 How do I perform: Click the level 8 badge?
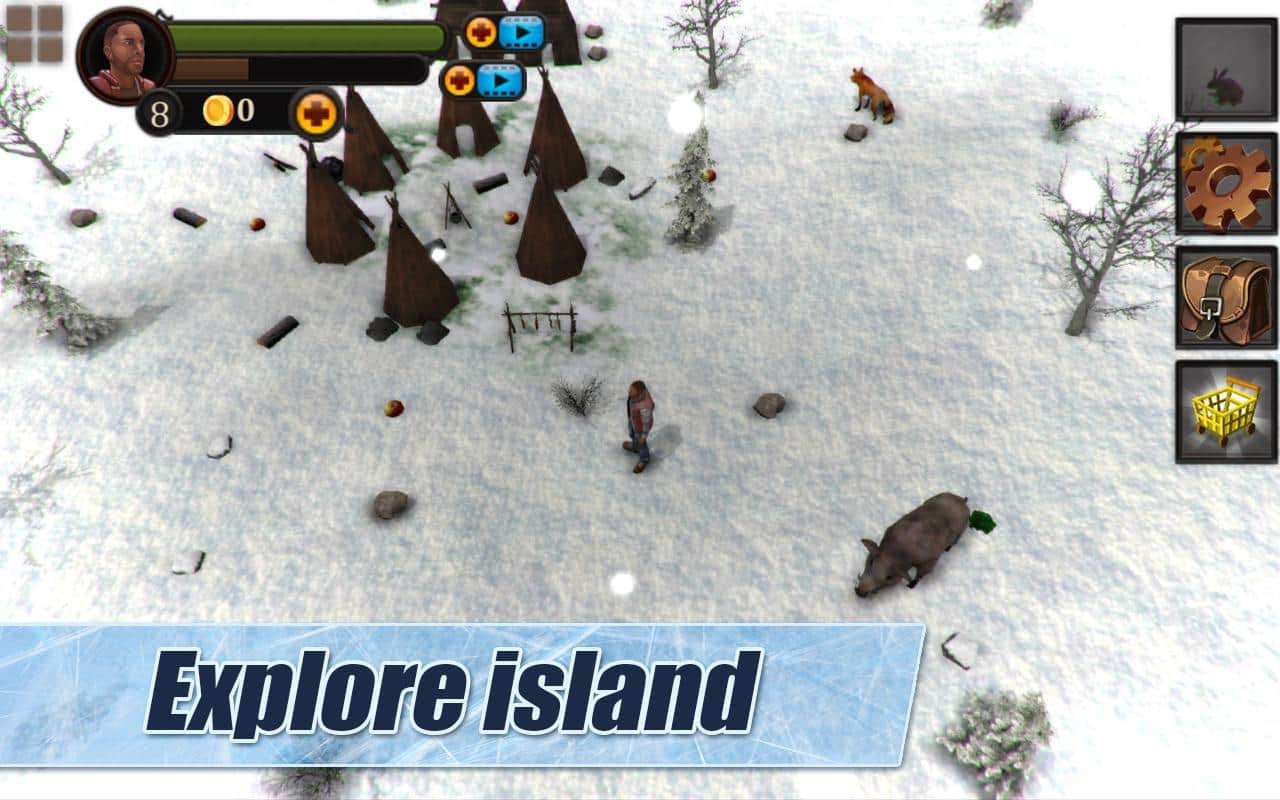coord(157,113)
